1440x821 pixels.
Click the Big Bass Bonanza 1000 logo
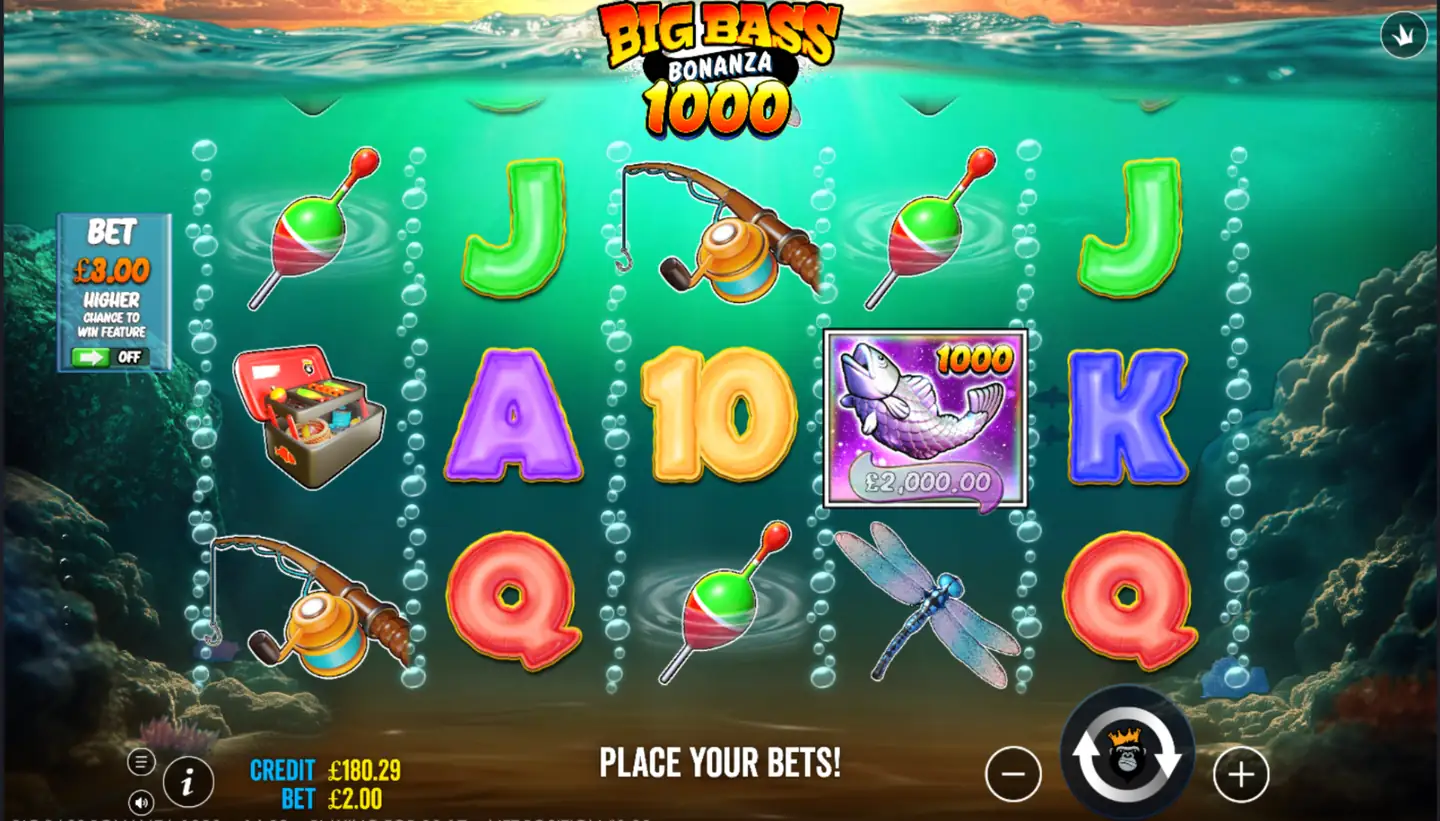(718, 65)
